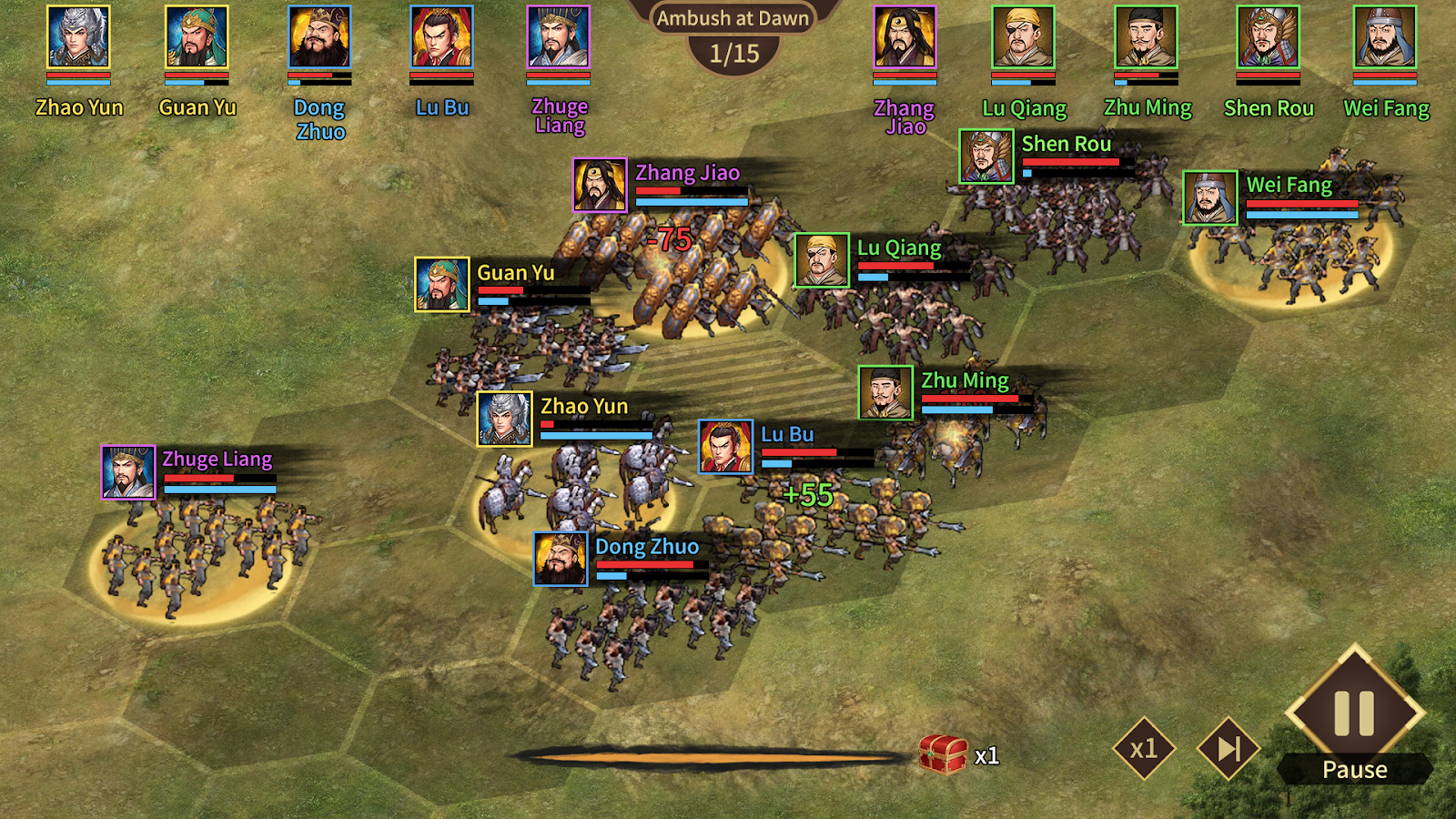Choose enemy Zhu Ming's portrait in the top roster
Image resolution: width=1456 pixels, height=819 pixels.
point(1147,37)
